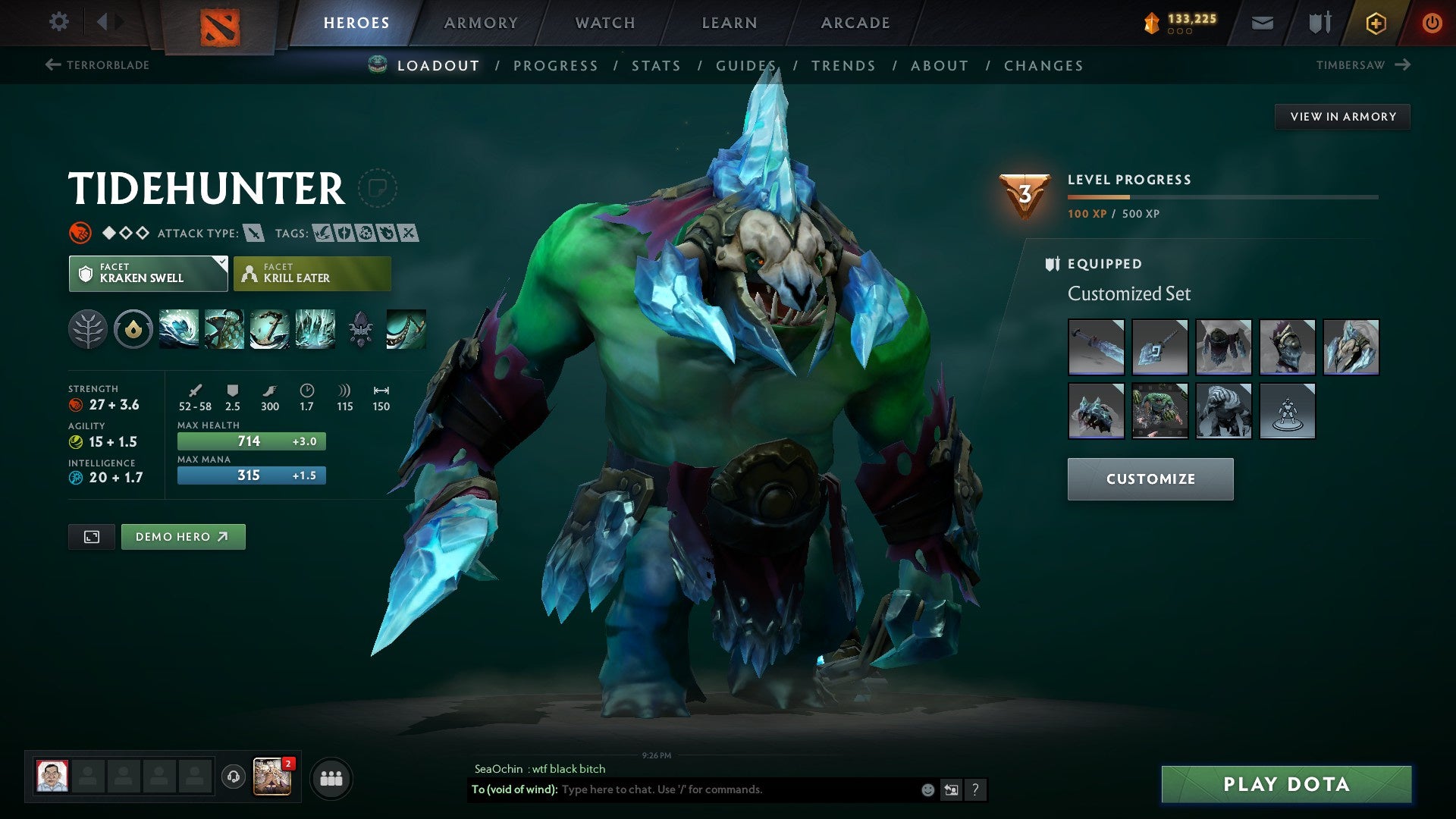1456x819 pixels.
Task: Select Tidehunter's innate ability icon
Action: tap(133, 329)
